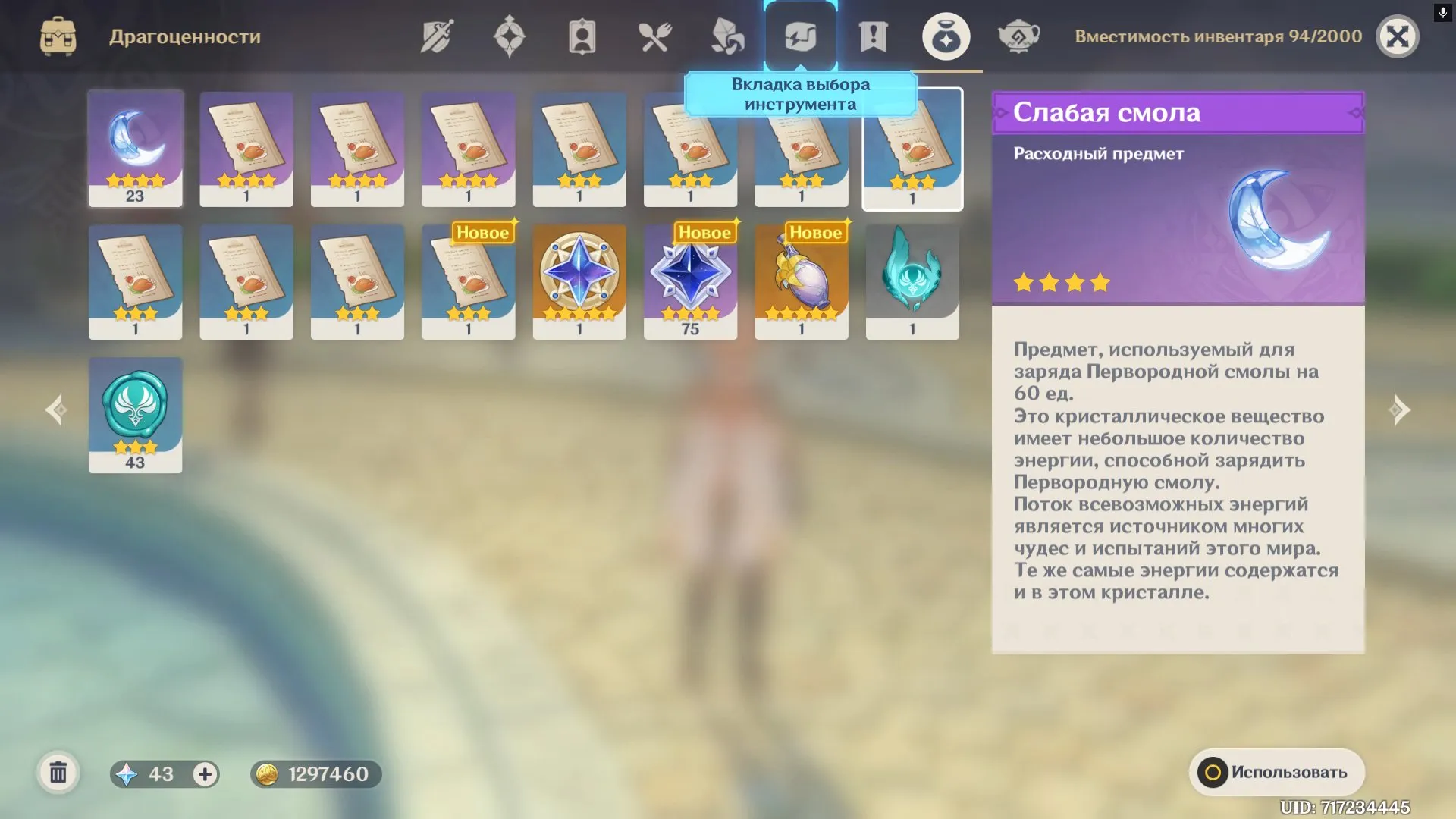Open the weapons inventory tab
The image size is (1456, 819).
tap(437, 35)
